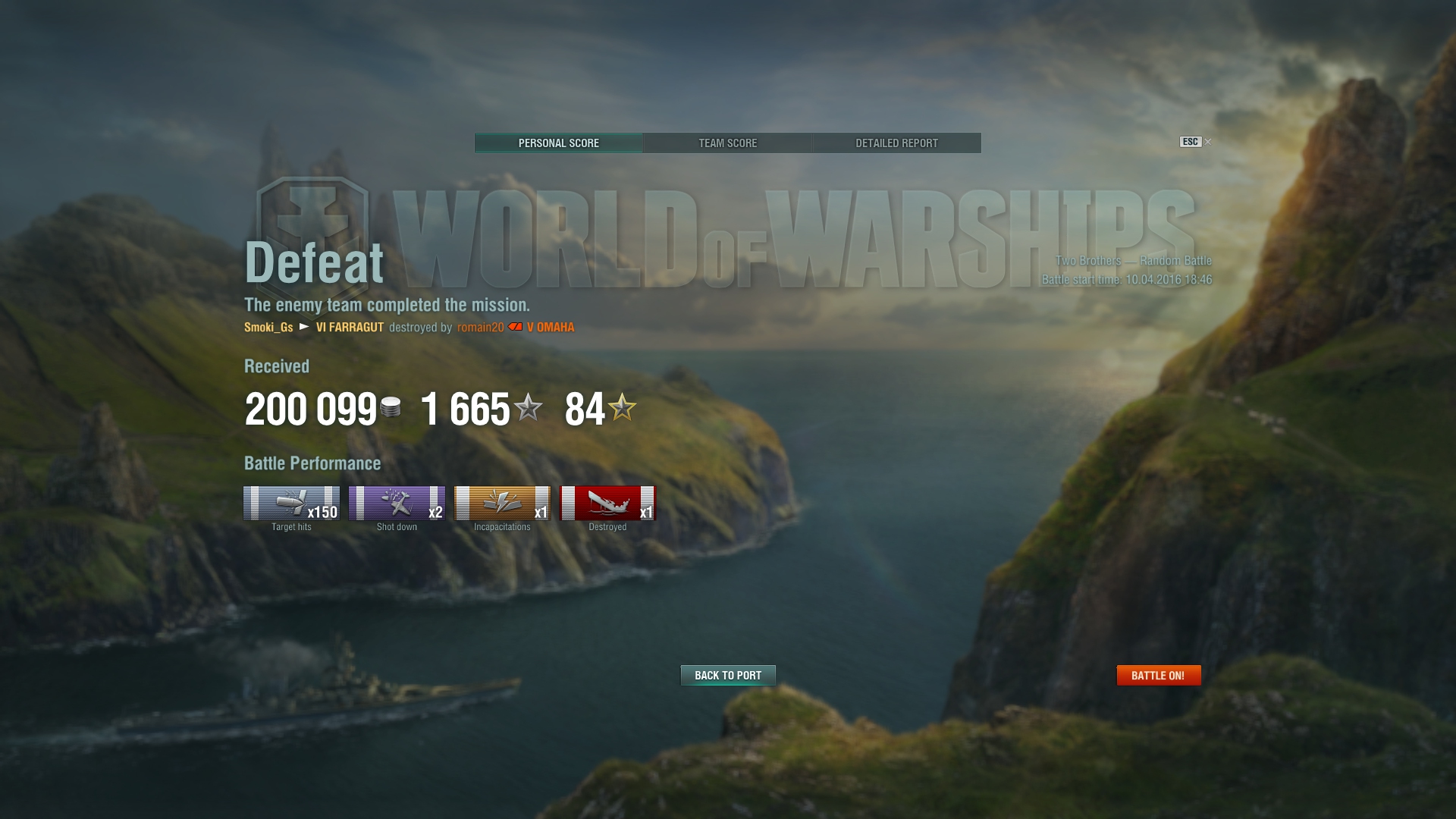The height and width of the screenshot is (819, 1456).
Task: Start another match with Battle On!
Action: pyautogui.click(x=1158, y=675)
